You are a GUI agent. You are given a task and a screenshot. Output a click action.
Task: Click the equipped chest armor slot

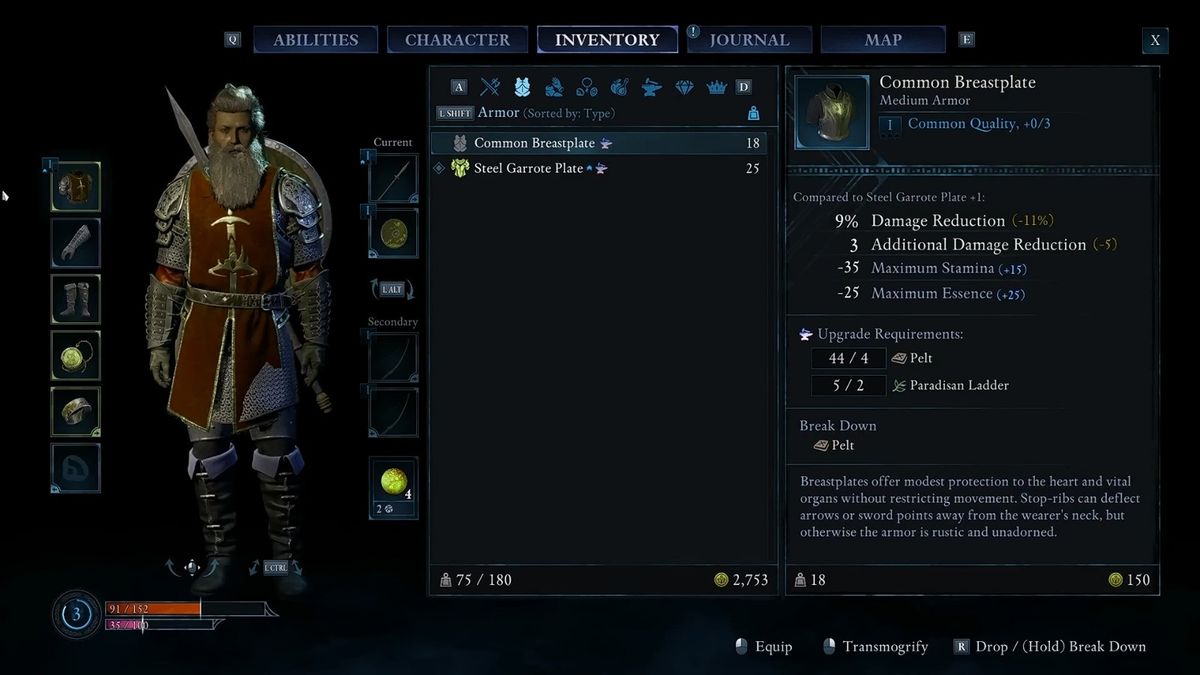click(76, 187)
